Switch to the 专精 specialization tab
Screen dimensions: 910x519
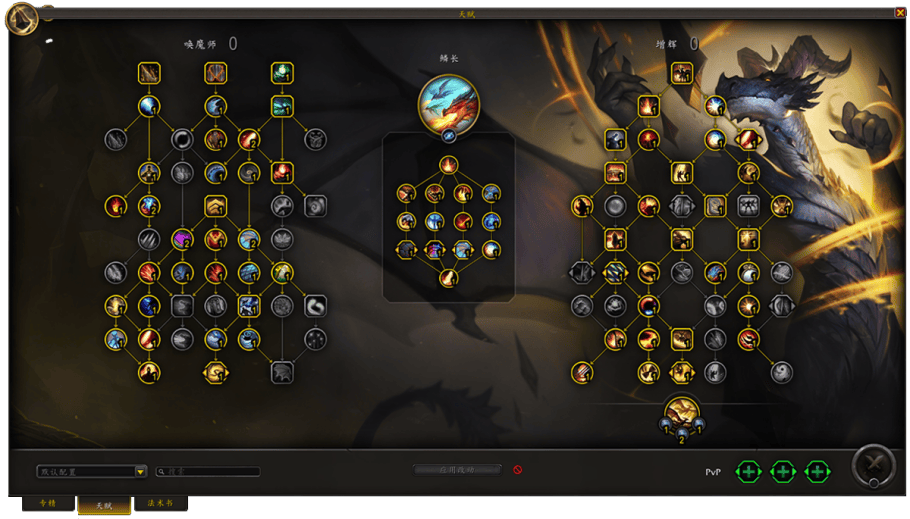48,504
